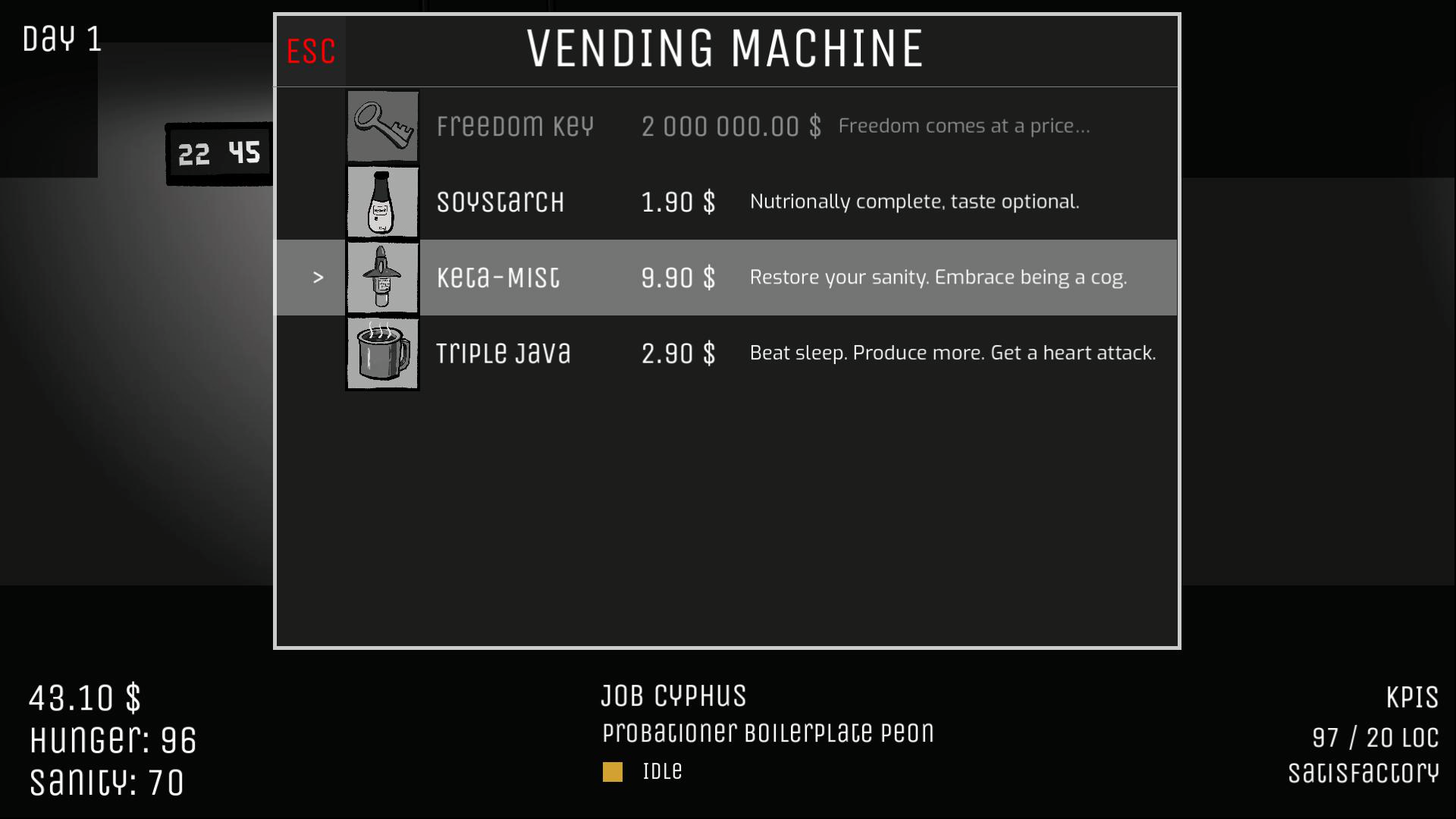Open the Job Cyphus info panel
Image resolution: width=1456 pixels, height=819 pixels.
coord(673,695)
